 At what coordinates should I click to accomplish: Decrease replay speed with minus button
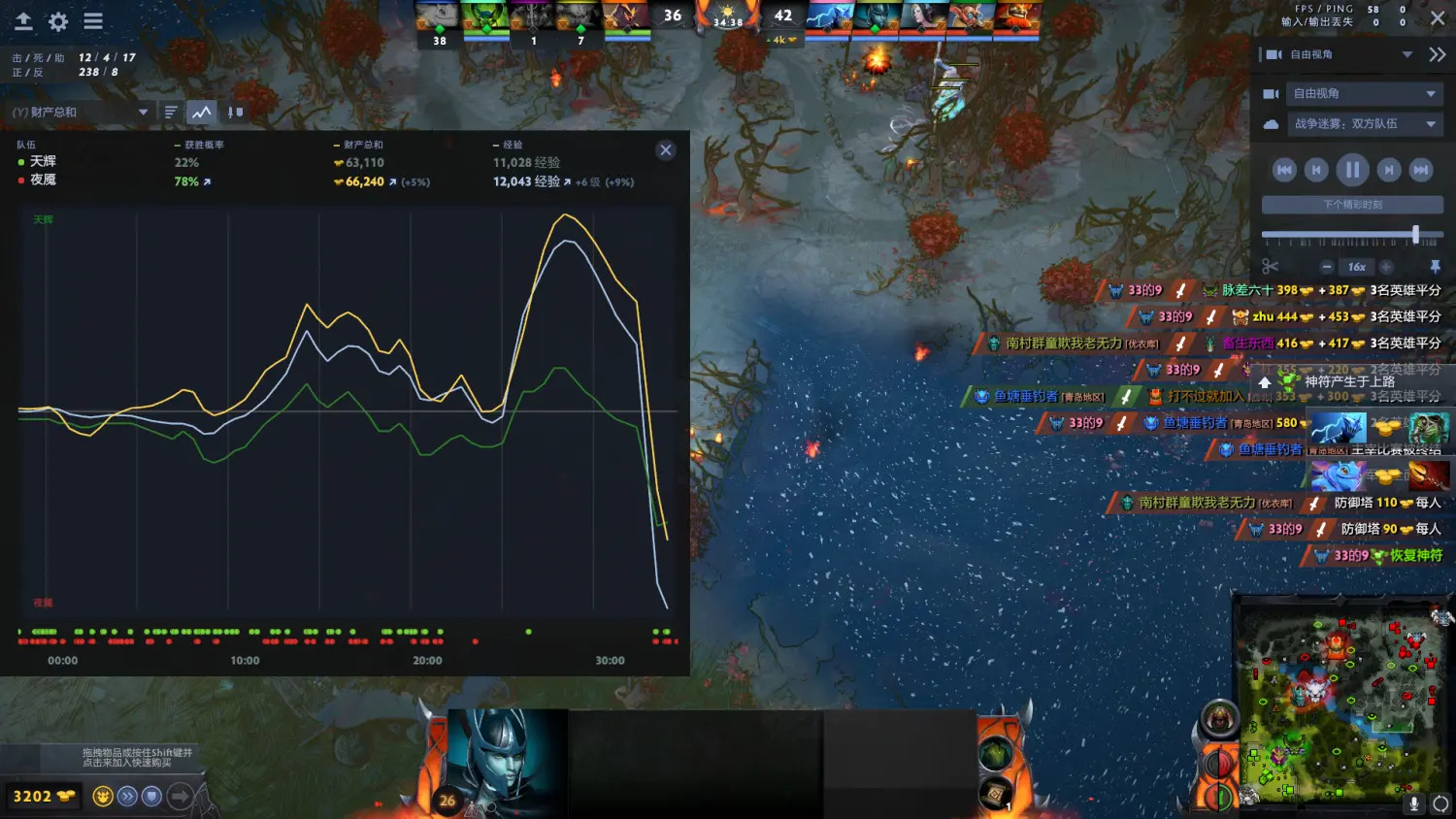point(1327,267)
